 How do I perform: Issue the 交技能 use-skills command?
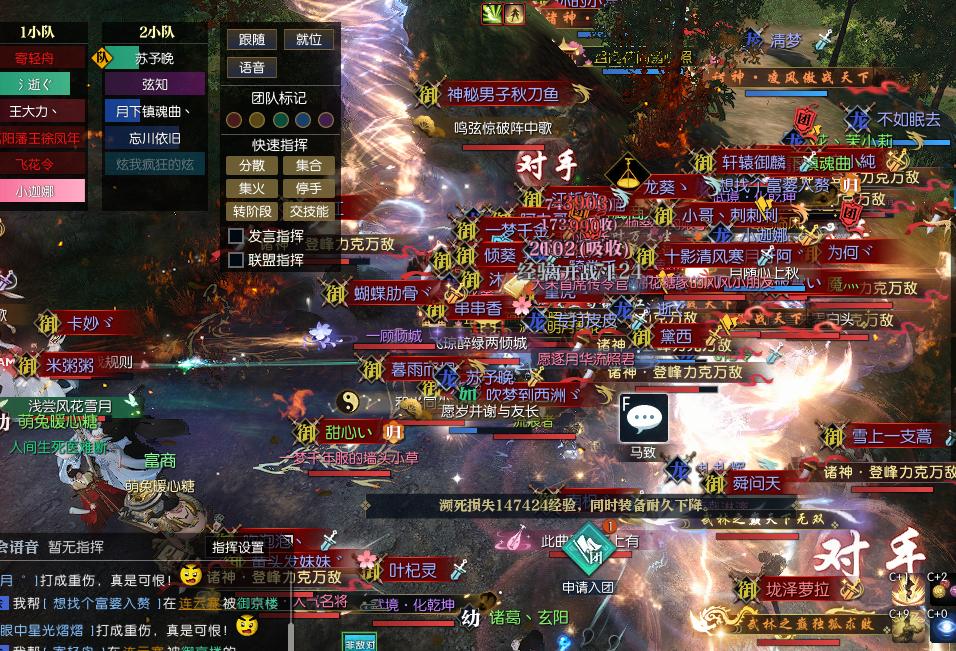[309, 211]
